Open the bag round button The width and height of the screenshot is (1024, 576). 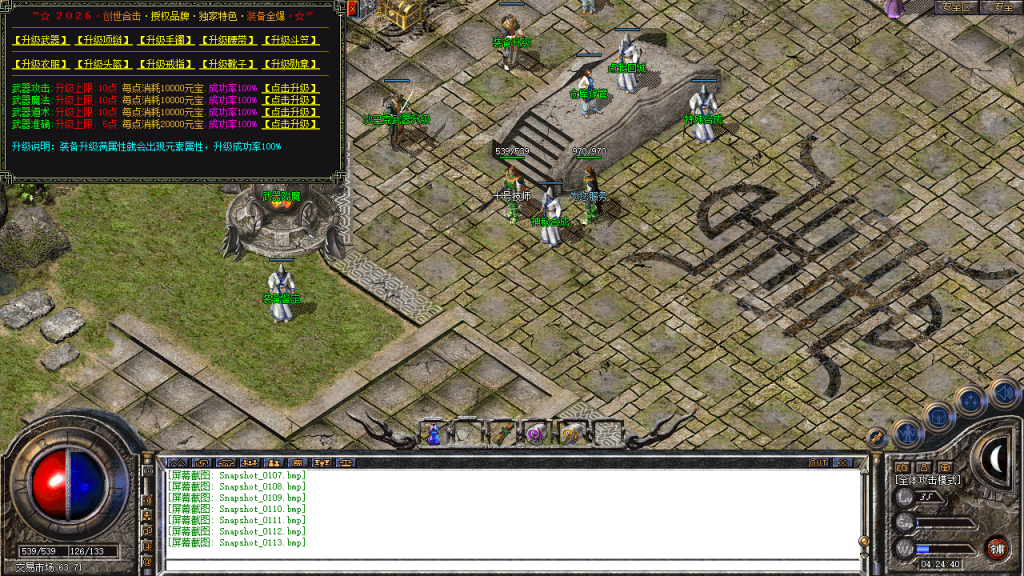[x=940, y=415]
